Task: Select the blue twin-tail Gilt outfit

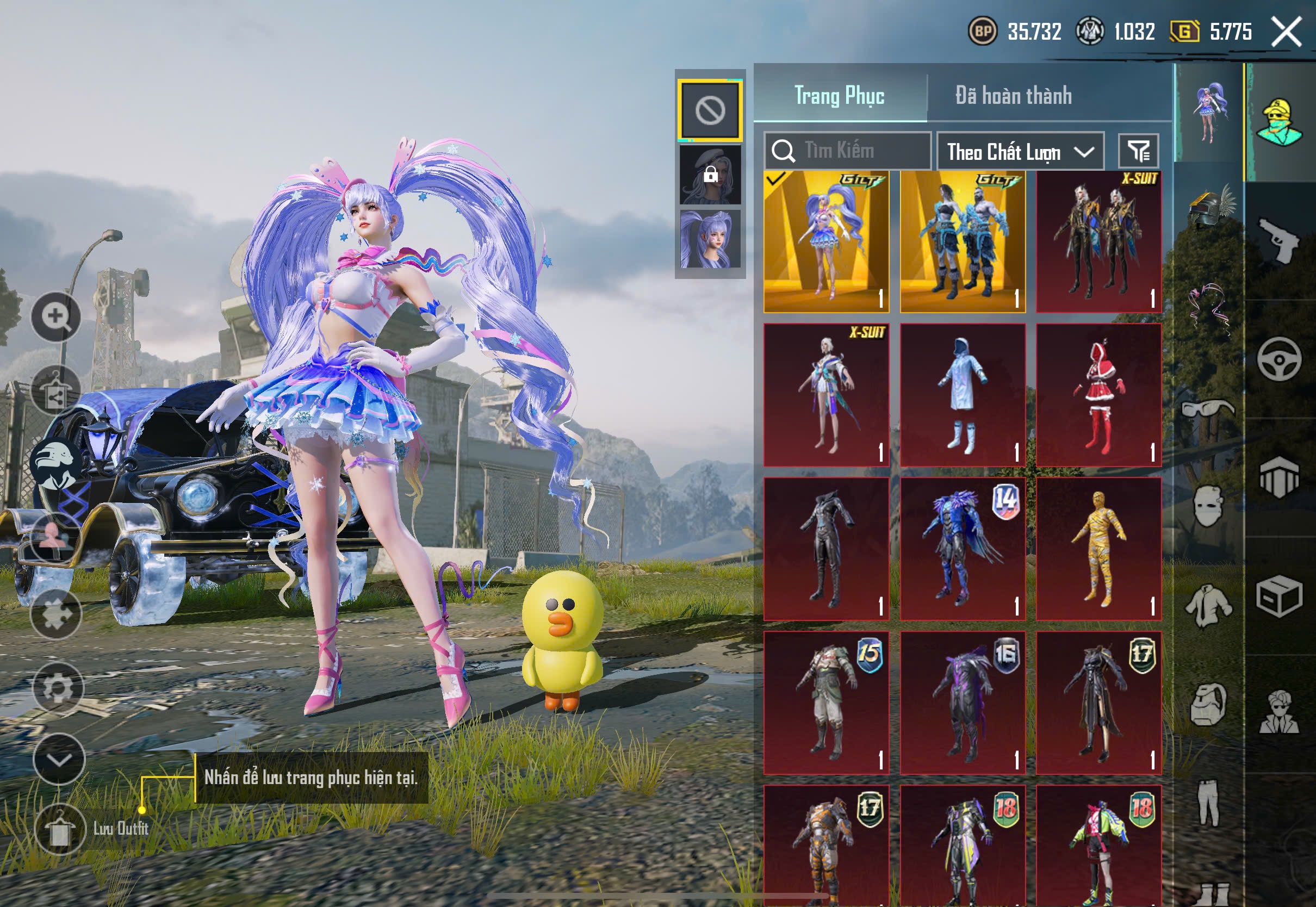Action: click(826, 241)
